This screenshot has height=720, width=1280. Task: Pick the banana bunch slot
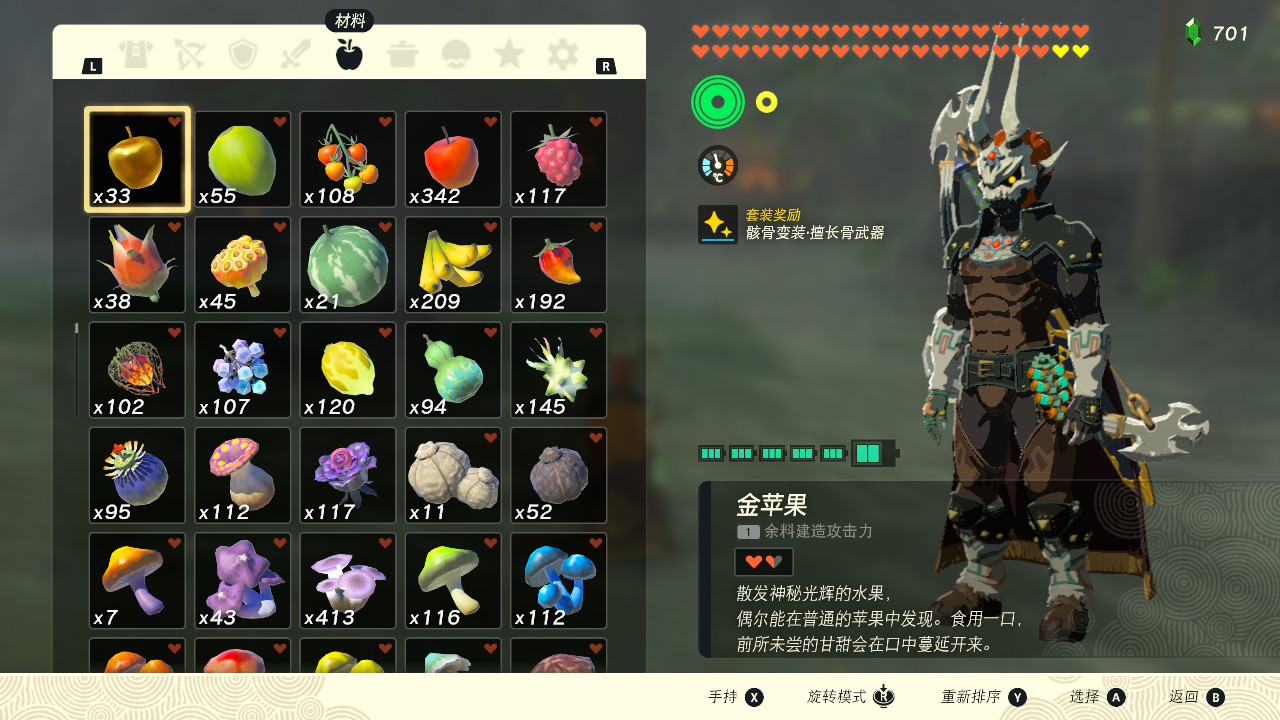tap(453, 265)
